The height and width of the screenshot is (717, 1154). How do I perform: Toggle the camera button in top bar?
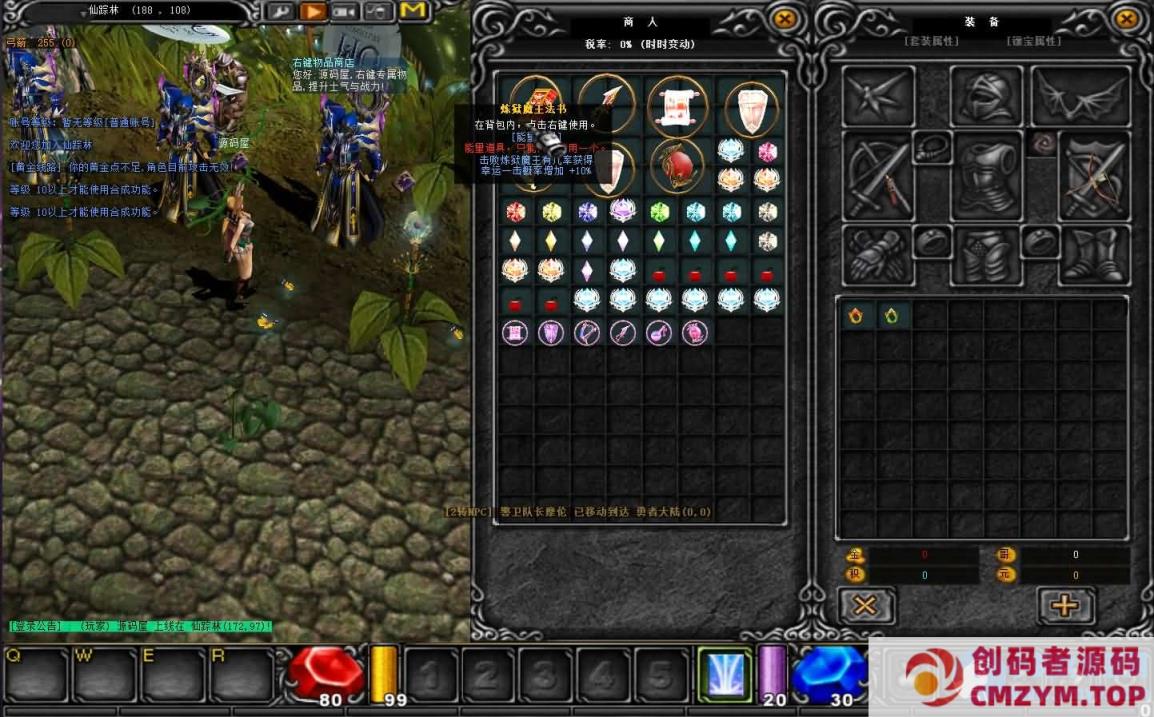point(345,11)
